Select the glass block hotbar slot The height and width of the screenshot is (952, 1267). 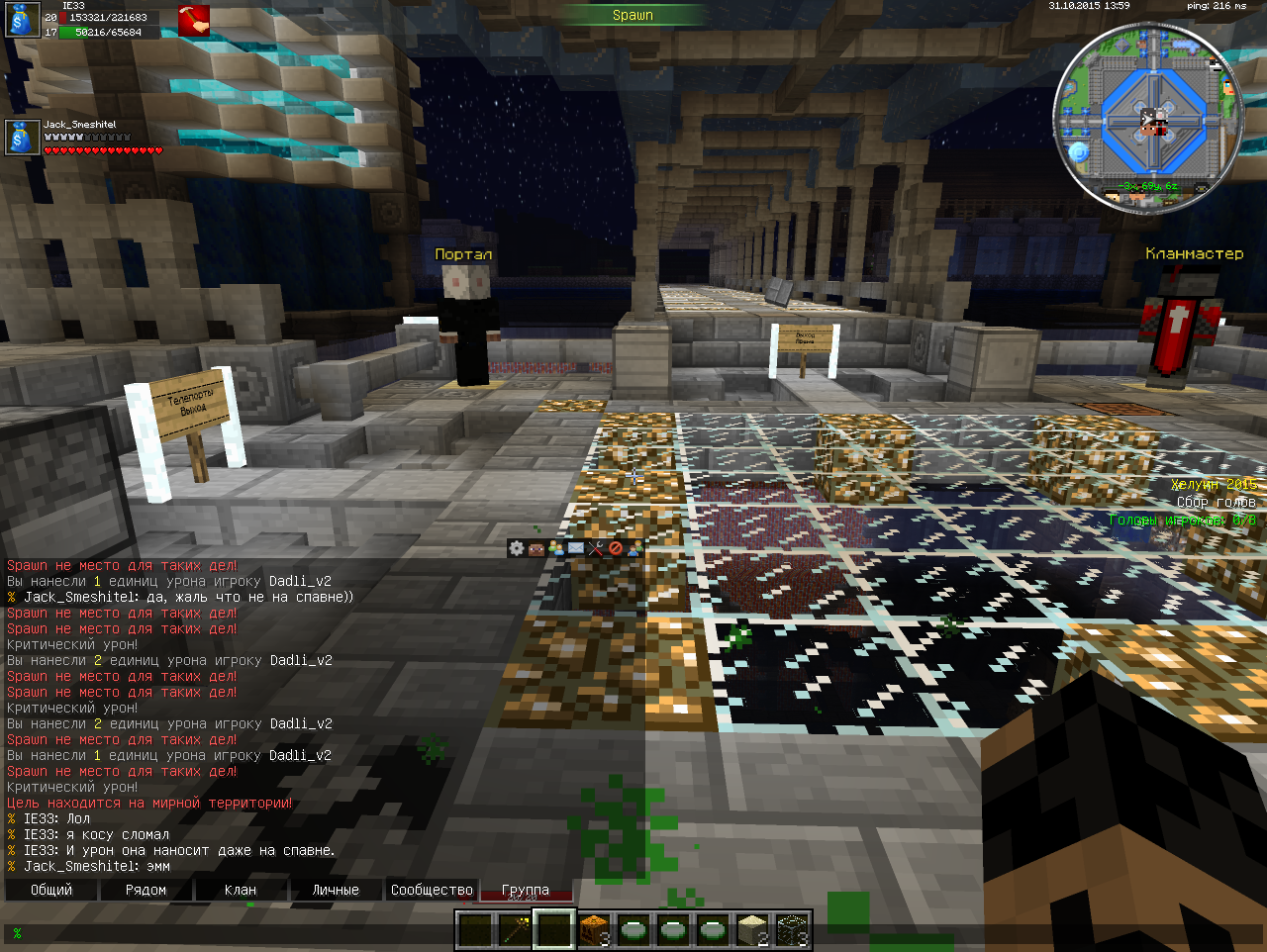click(792, 930)
